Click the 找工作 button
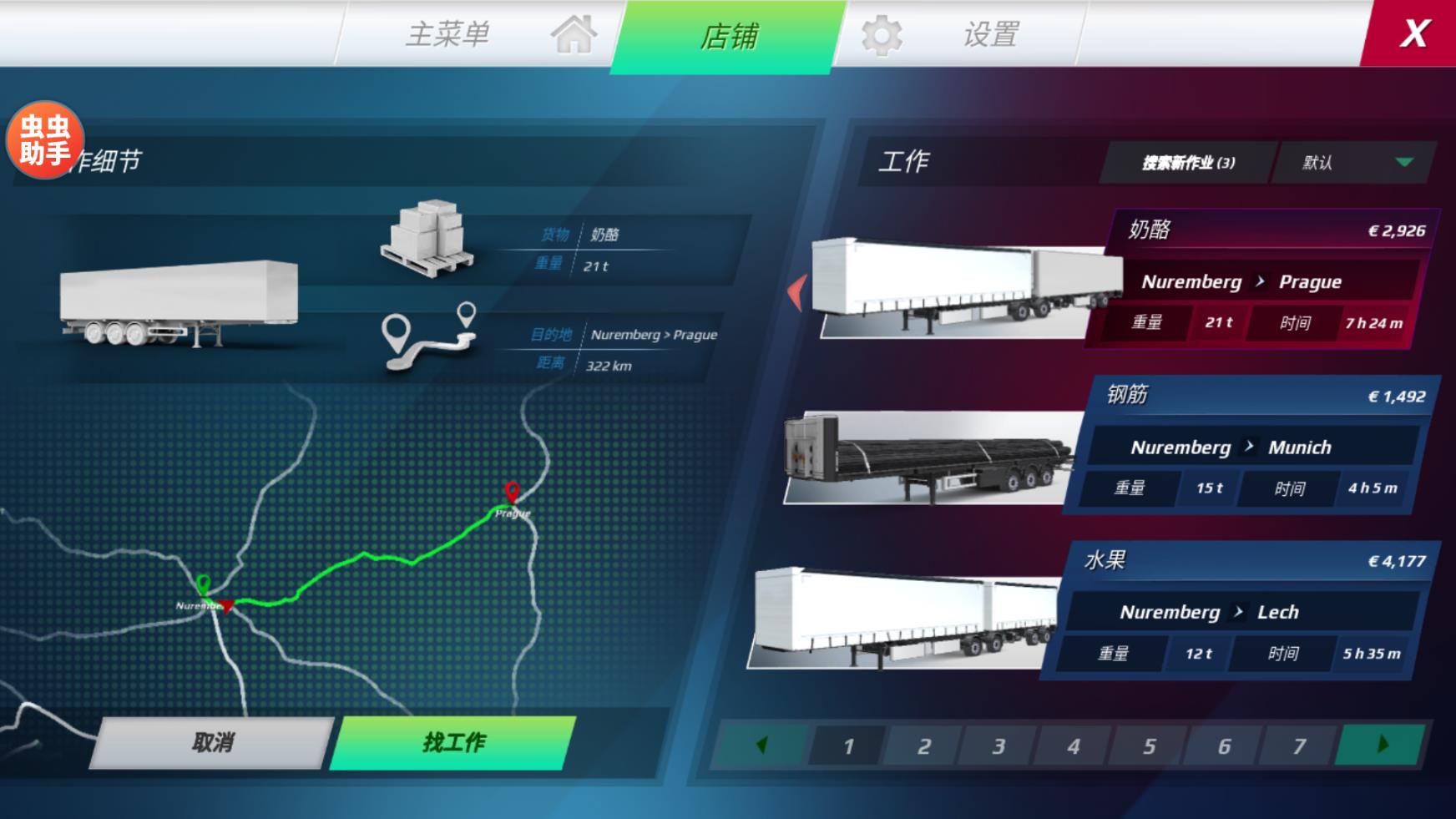Viewport: 1456px width, 819px height. coord(451,741)
